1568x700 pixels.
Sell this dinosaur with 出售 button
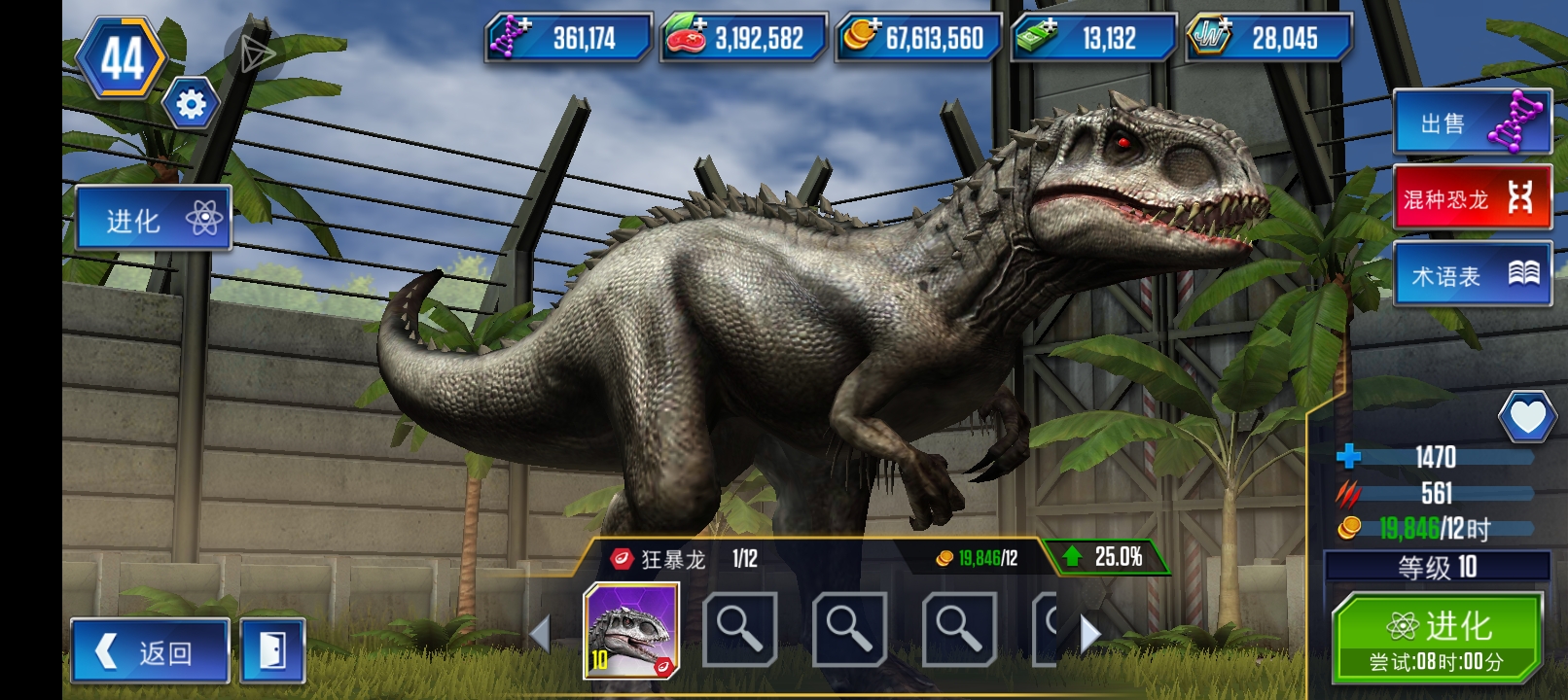(x=1472, y=122)
